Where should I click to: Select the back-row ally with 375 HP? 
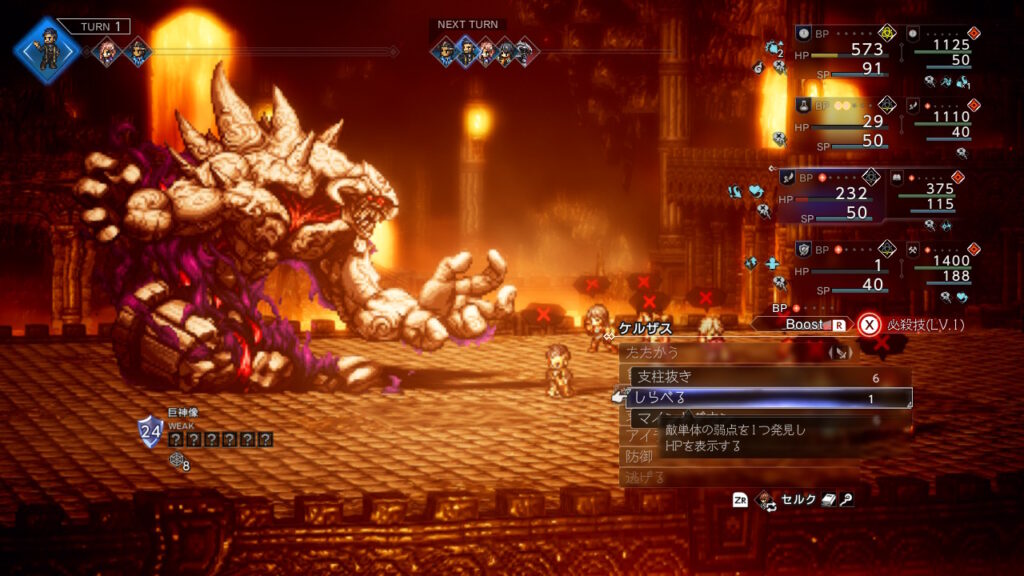[x=940, y=193]
